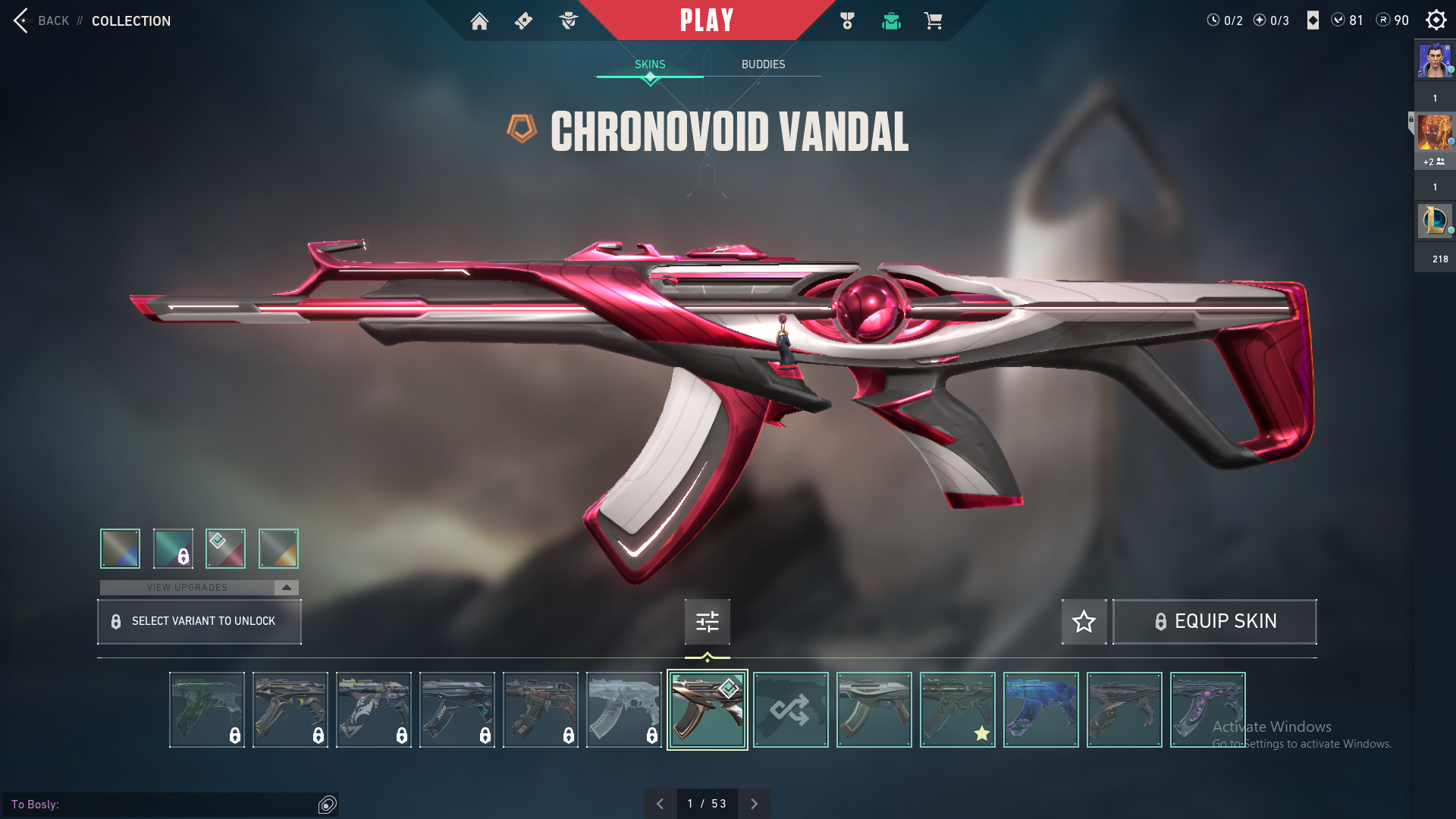Open the Home screen via house icon
The height and width of the screenshot is (819, 1456).
[x=479, y=21]
